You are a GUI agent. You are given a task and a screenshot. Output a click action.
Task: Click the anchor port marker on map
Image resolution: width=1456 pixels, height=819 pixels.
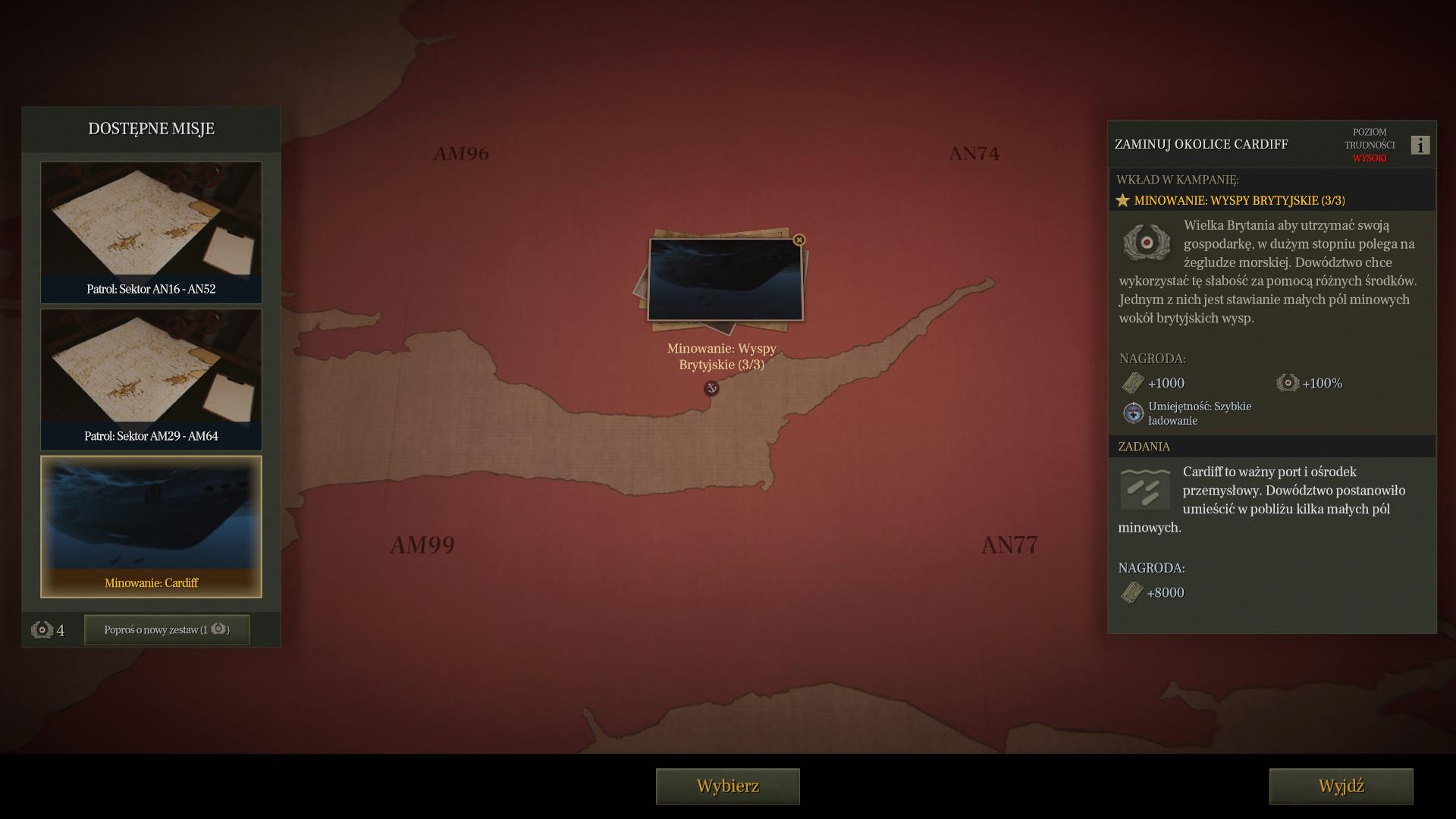click(711, 388)
